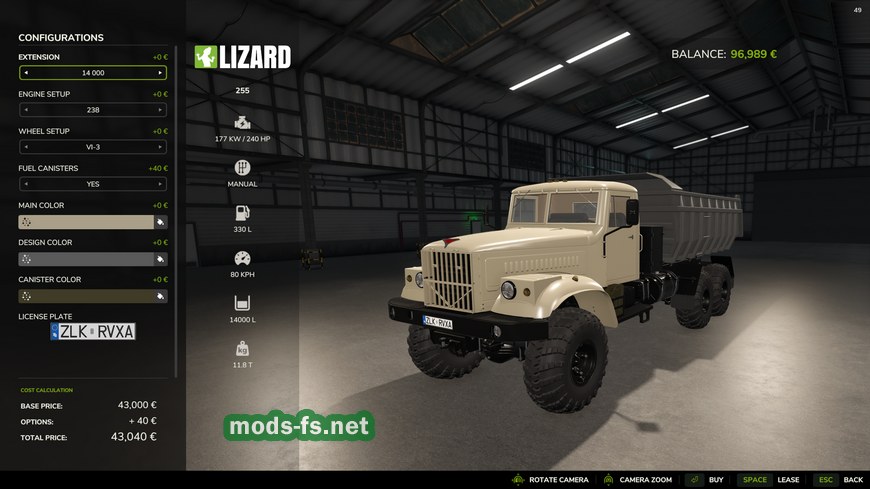The image size is (870, 489).
Task: Open the Canister Color picker bar
Action: (x=92, y=296)
